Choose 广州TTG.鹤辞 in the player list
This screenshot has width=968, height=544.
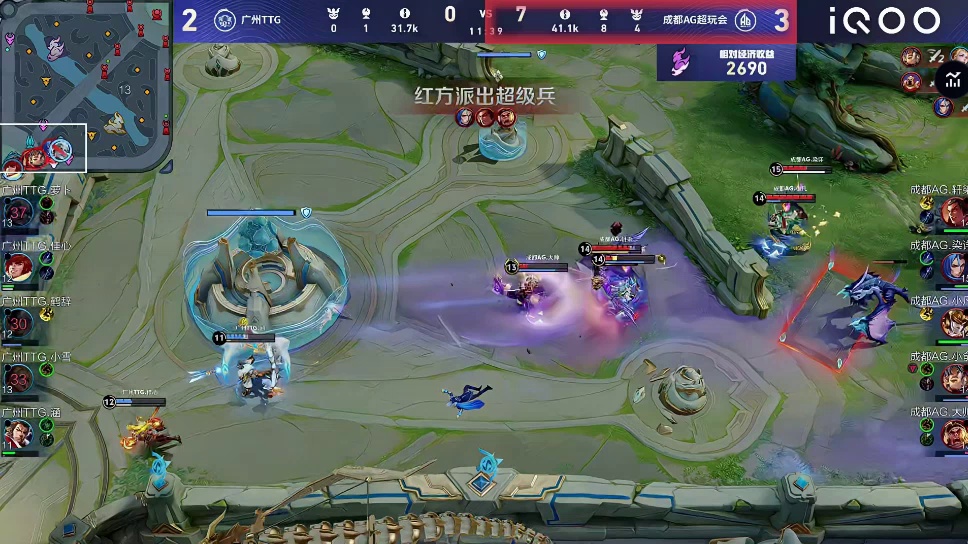point(19,323)
